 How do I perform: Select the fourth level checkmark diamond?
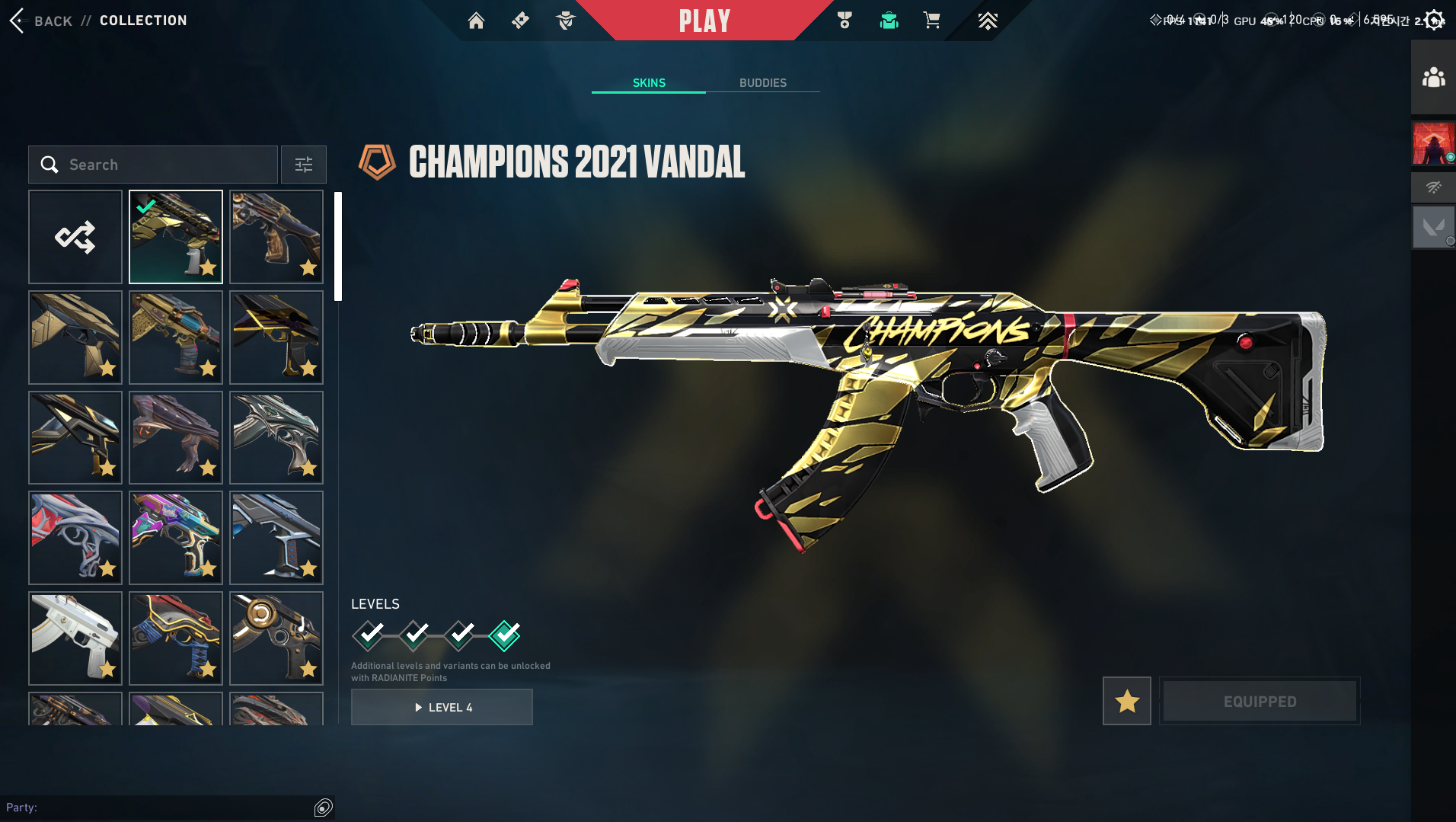505,635
